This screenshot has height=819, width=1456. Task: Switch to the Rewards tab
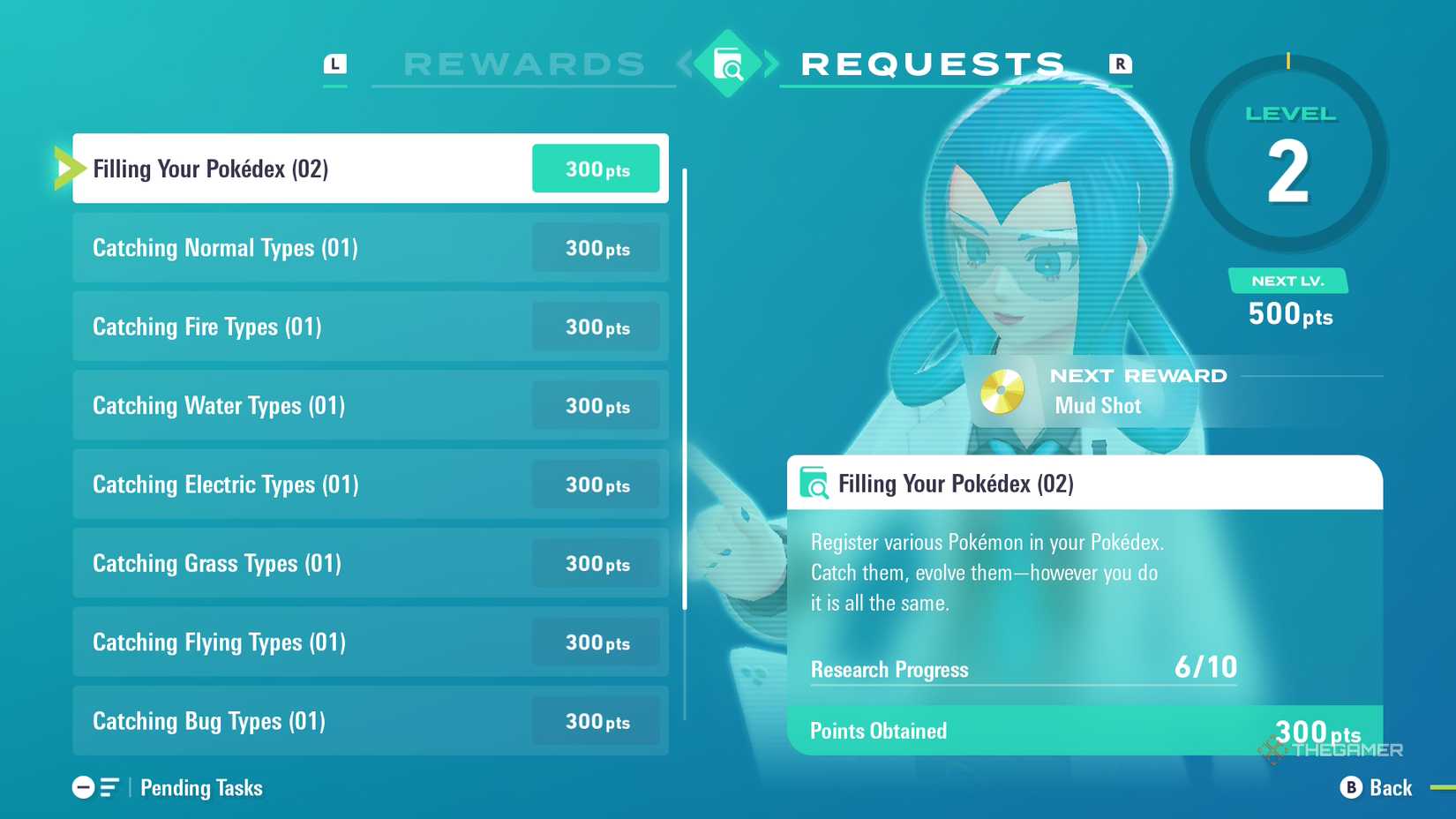coord(522,63)
